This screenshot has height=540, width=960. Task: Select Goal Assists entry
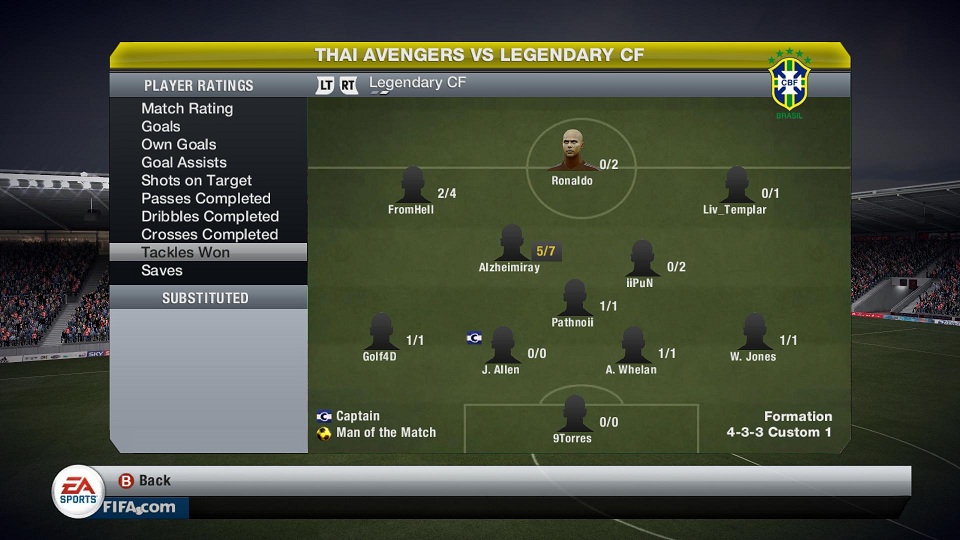pos(184,162)
